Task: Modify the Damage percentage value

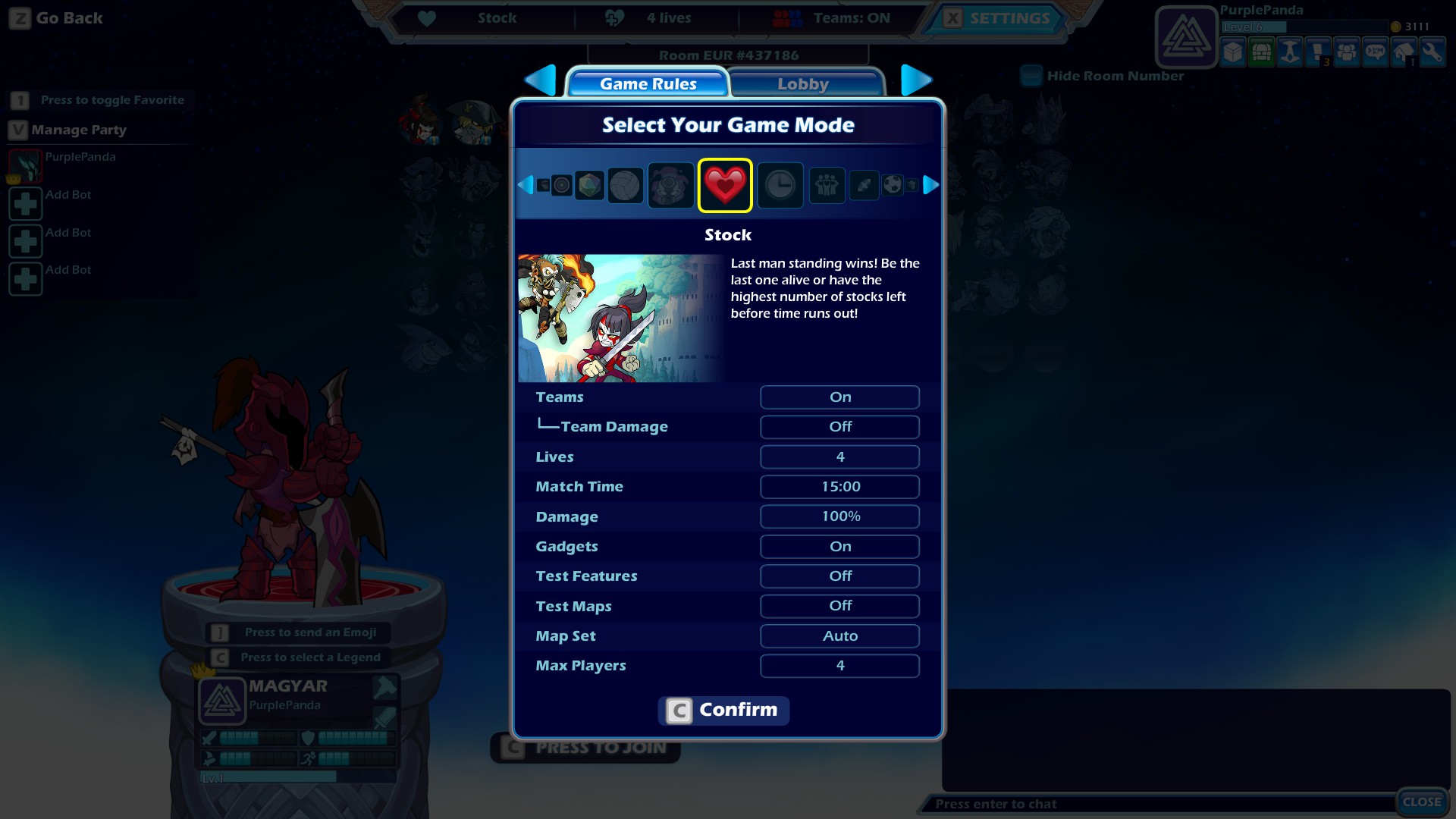Action: [839, 516]
